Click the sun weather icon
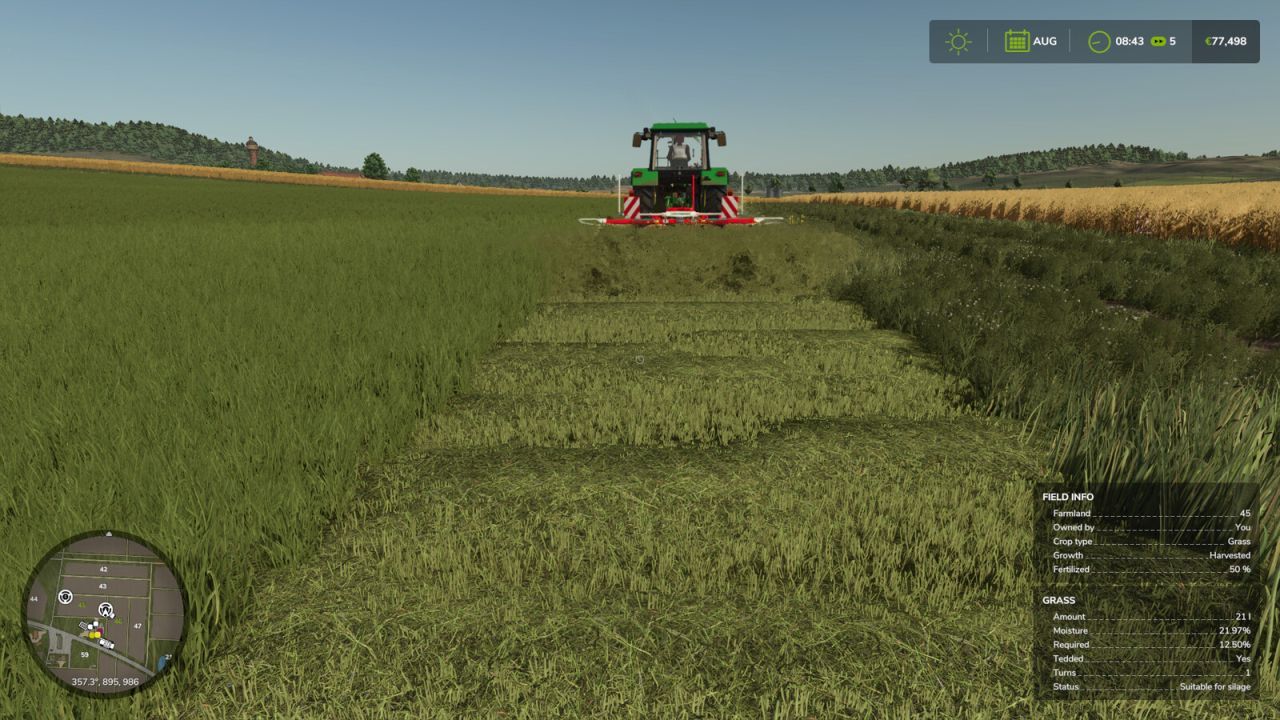This screenshot has height=720, width=1280. (x=958, y=42)
